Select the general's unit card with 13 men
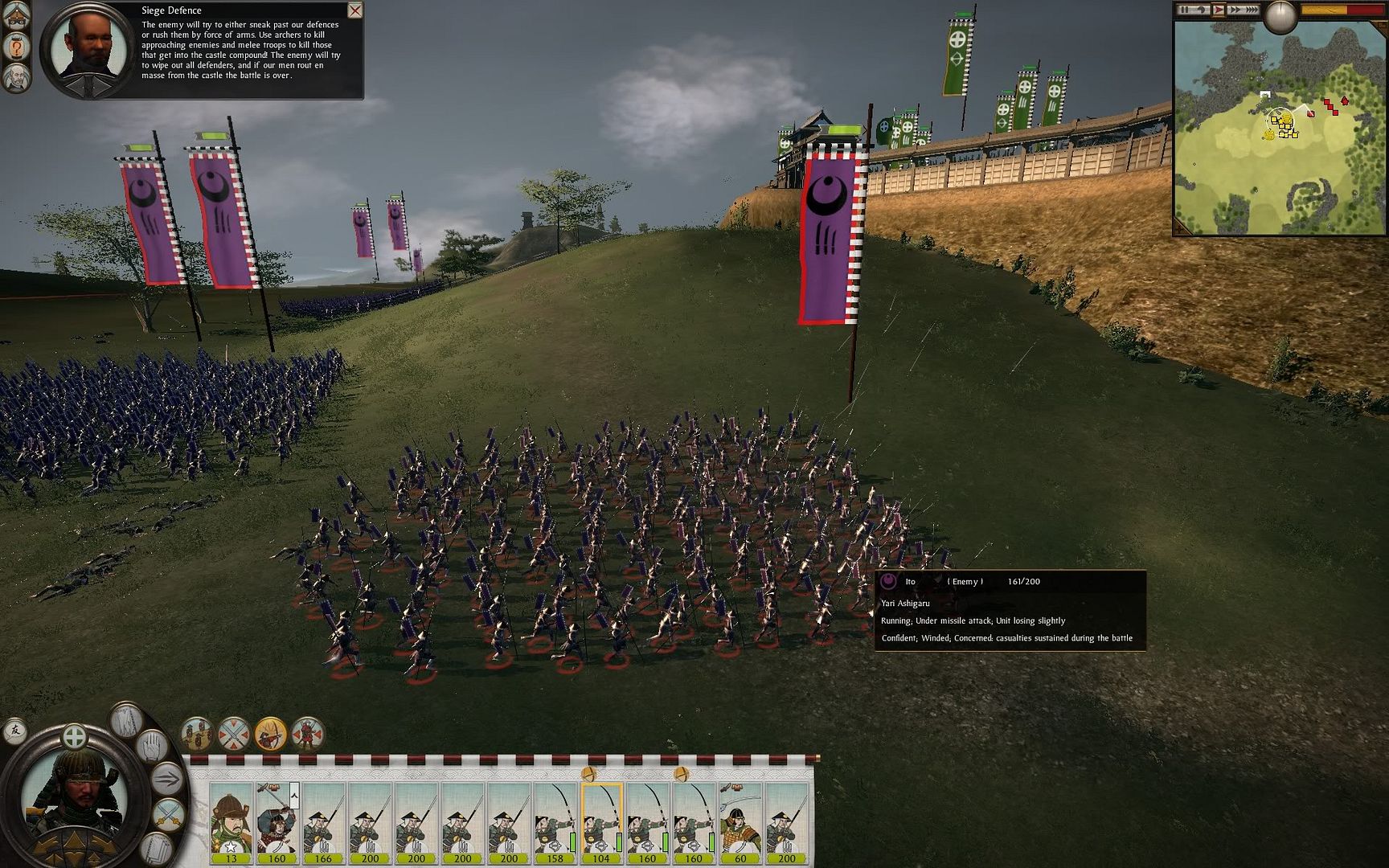1389x868 pixels. (231, 821)
